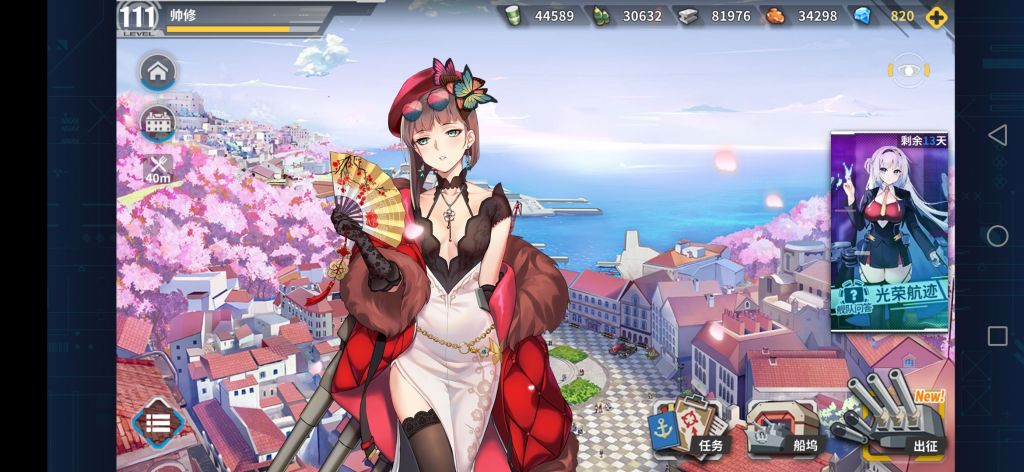
Task: Tap the Android home circle
Action: click(997, 236)
